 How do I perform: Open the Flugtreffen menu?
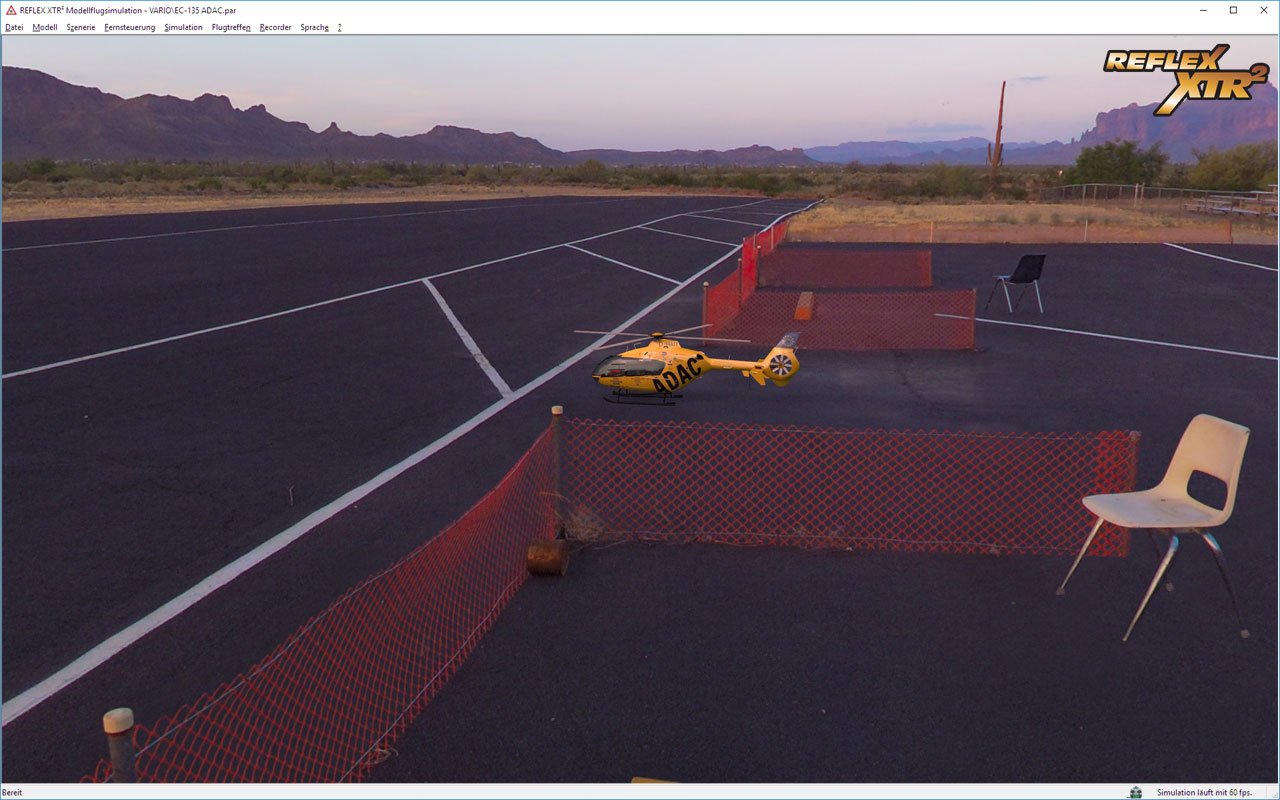[230, 27]
